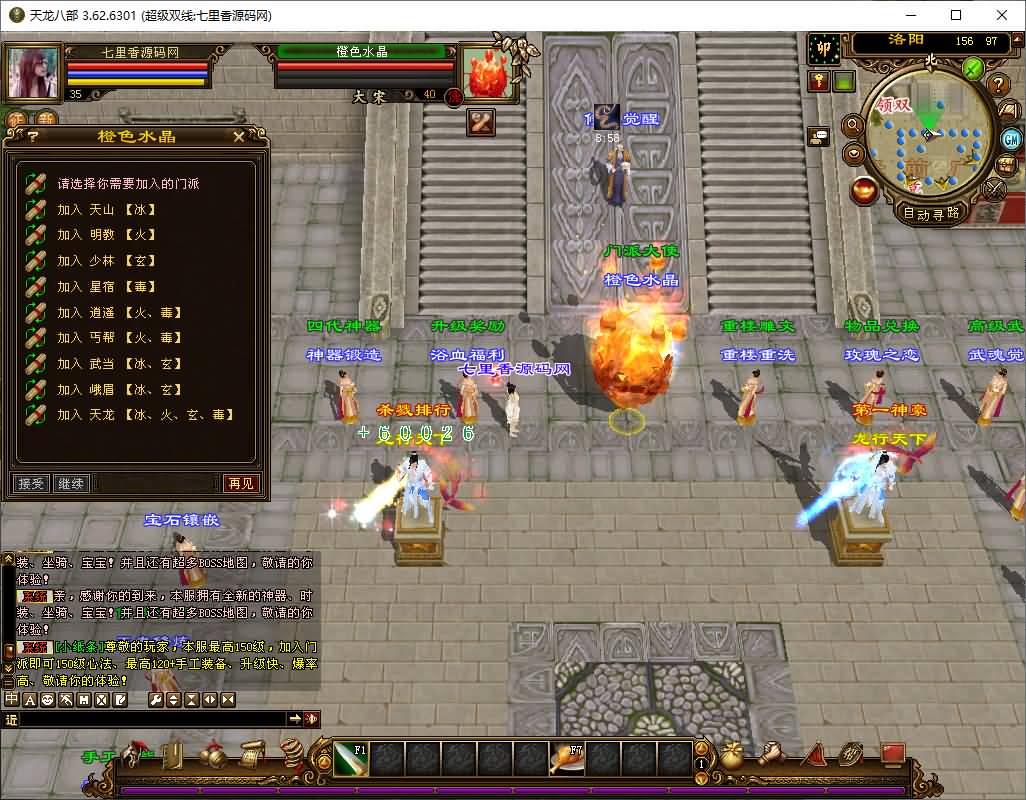Close the 橙色水晶 dialog with X
Screen dimensions: 1026x800
pos(238,137)
